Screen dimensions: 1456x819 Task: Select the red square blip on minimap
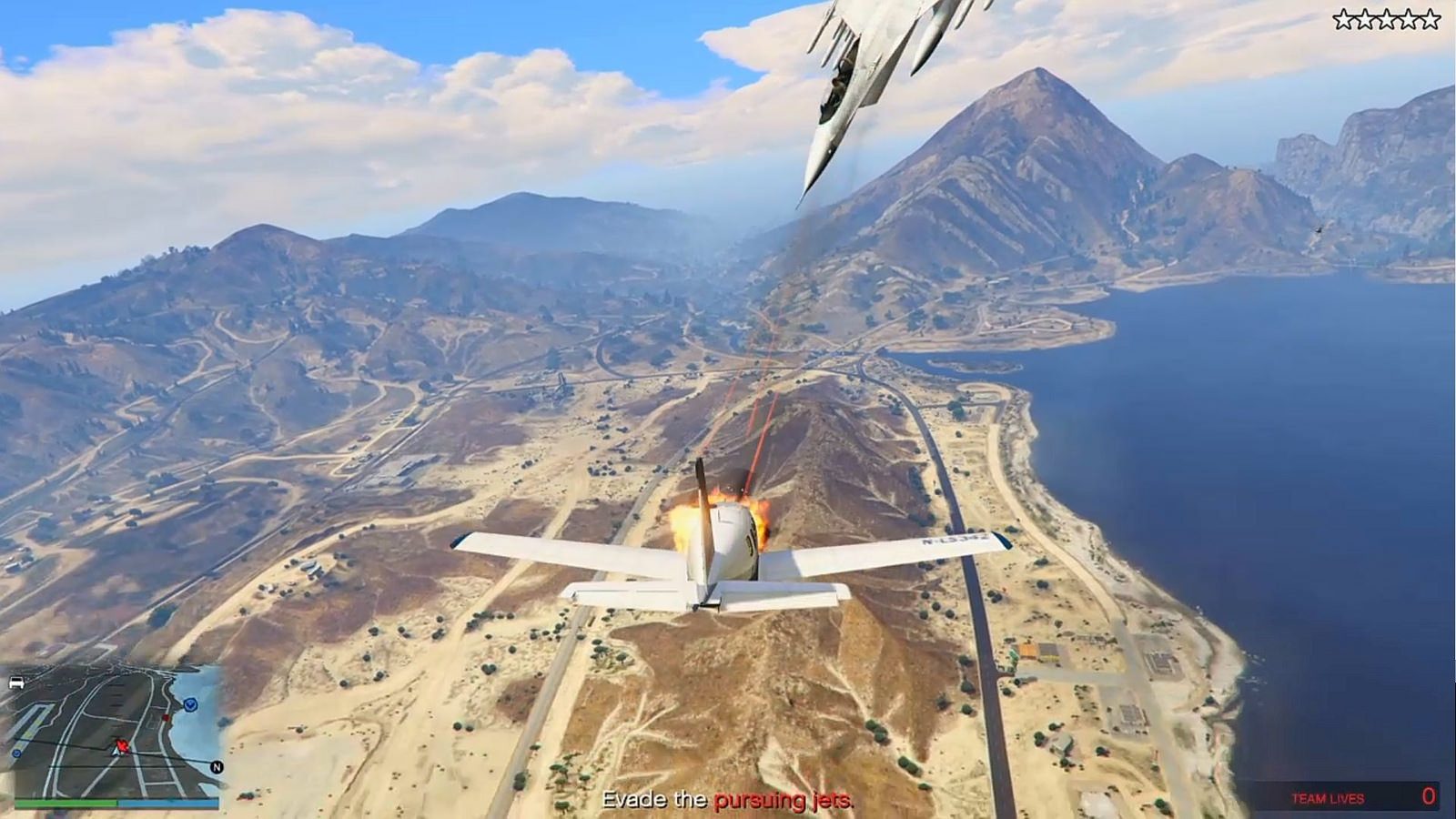click(166, 718)
